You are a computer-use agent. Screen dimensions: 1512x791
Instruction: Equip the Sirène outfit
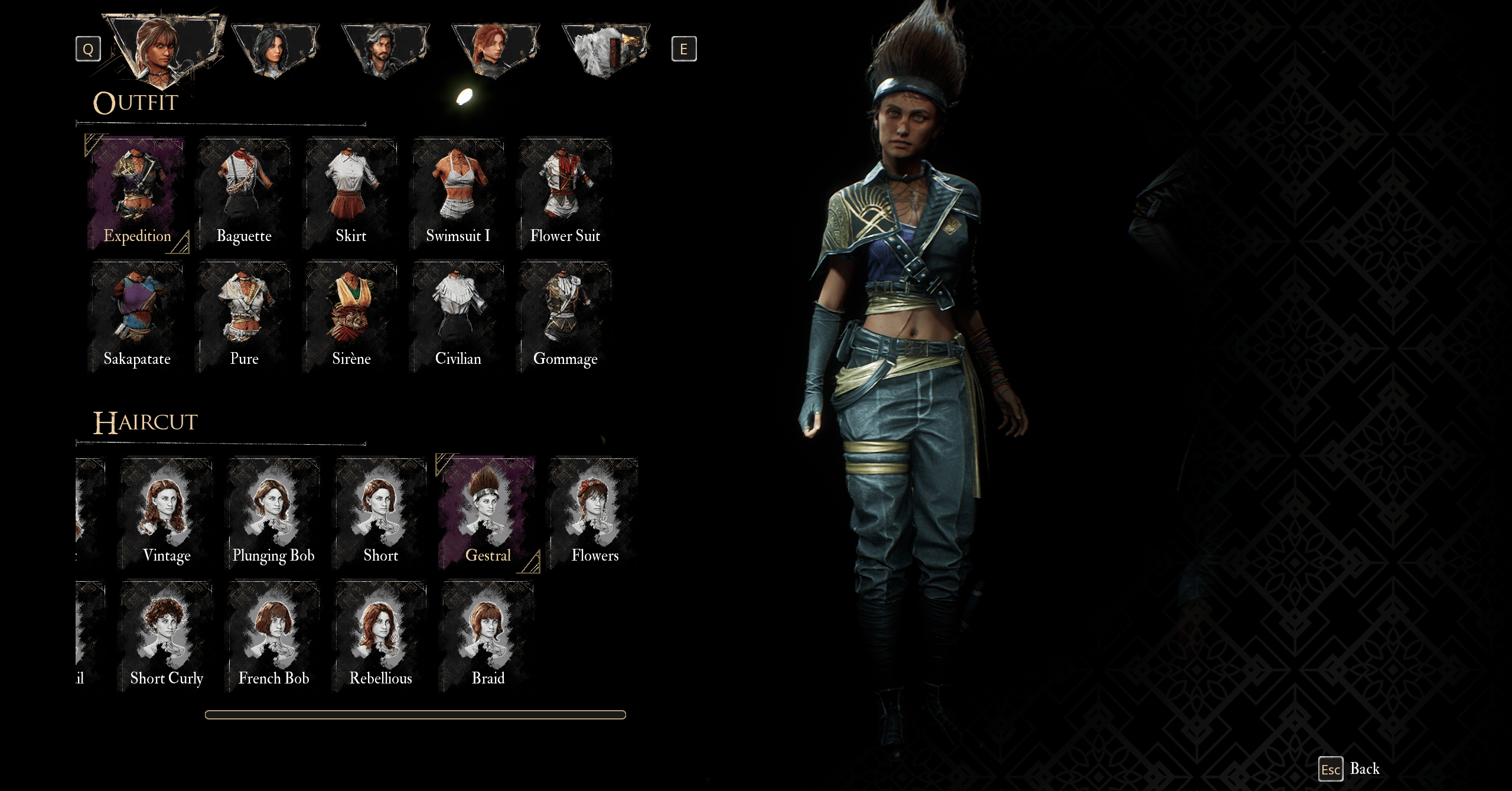(351, 317)
